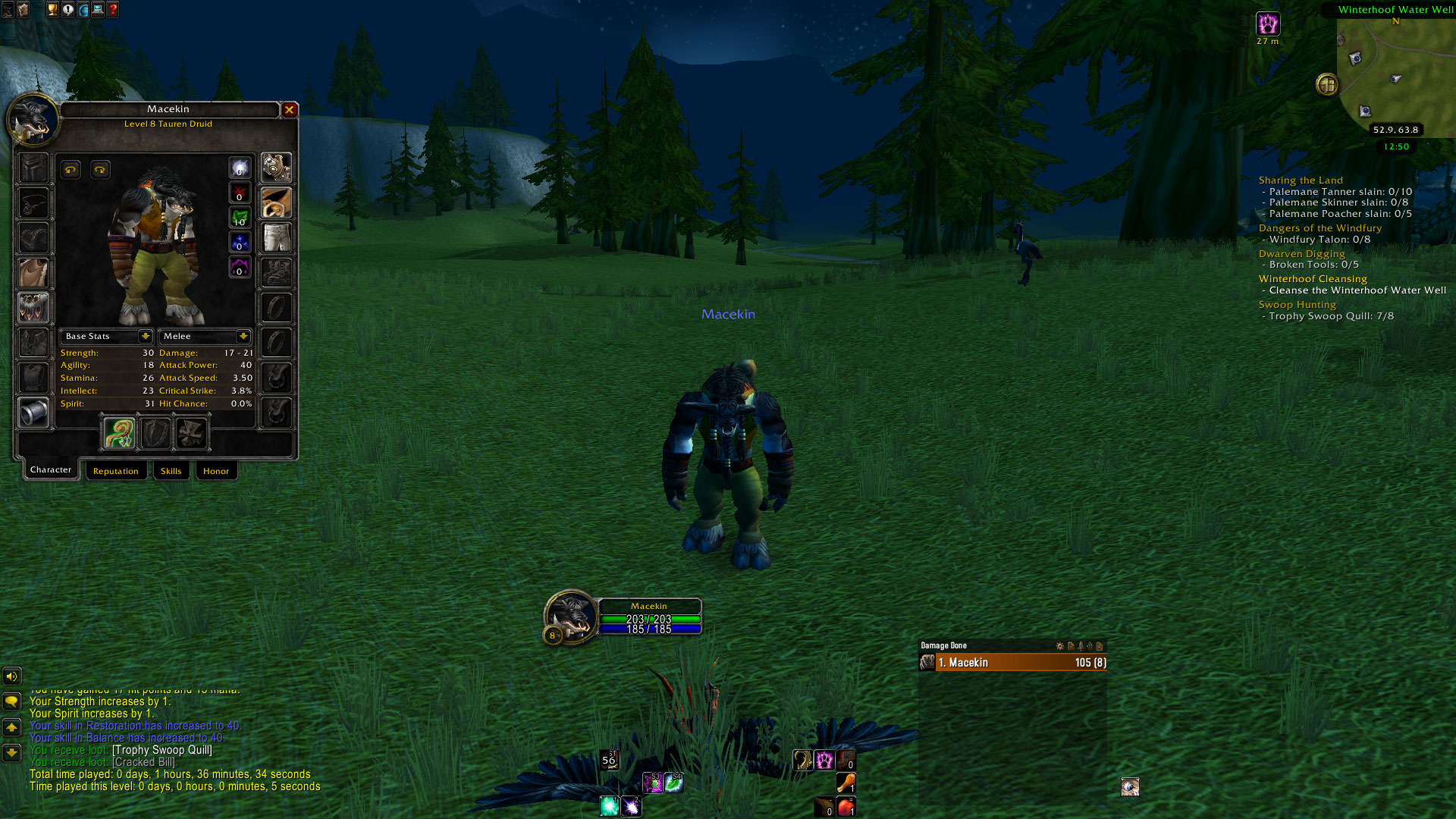Select the equipped white pants slot
The width and height of the screenshot is (1456, 819).
[276, 237]
